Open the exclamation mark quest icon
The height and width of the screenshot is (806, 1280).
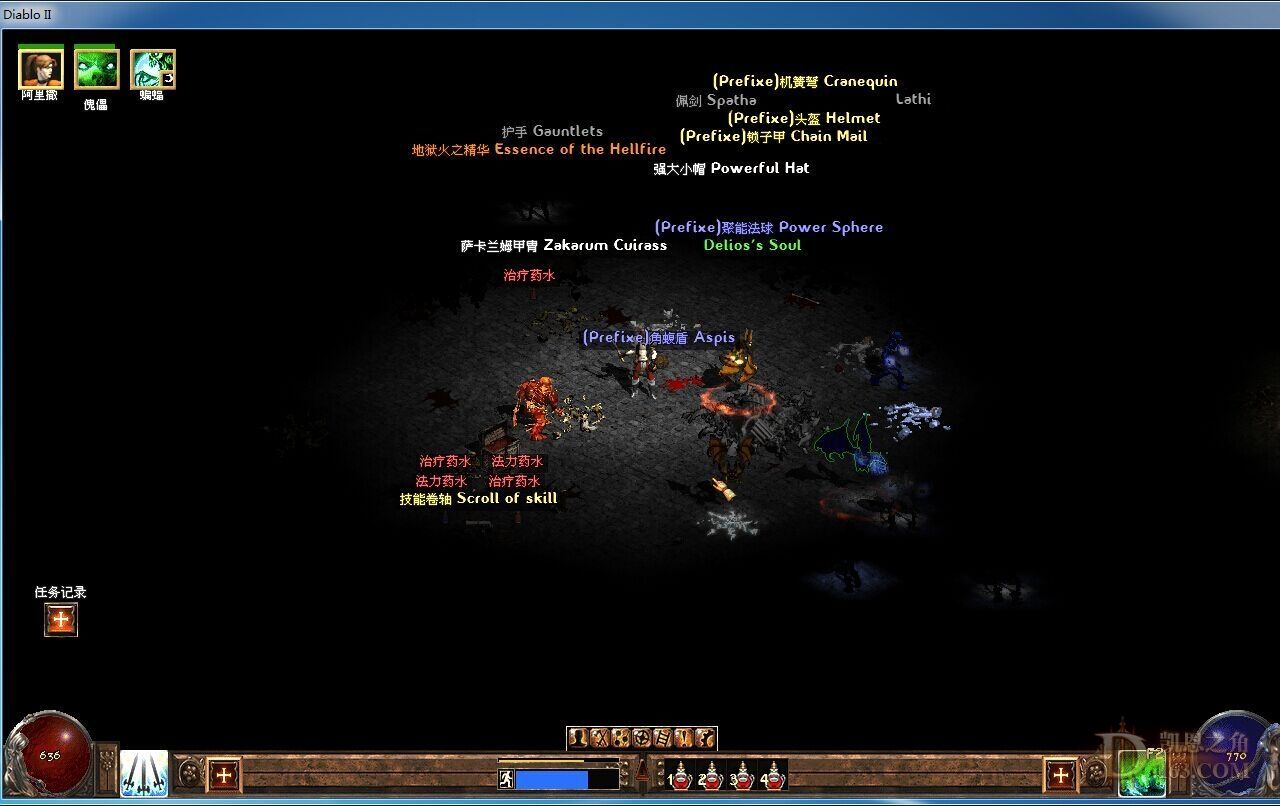(x=684, y=739)
